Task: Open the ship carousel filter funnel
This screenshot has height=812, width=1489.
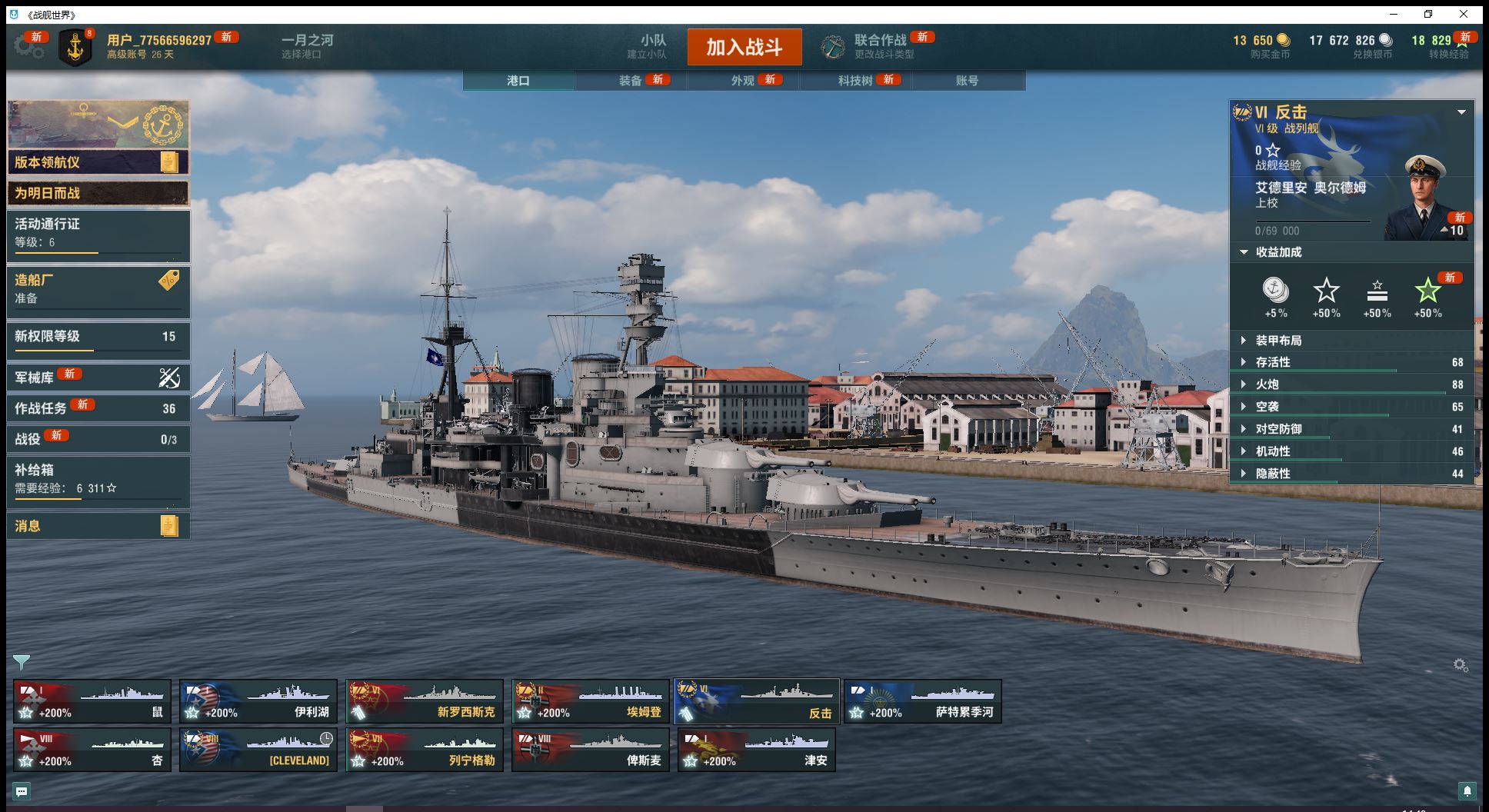Action: 21,662
